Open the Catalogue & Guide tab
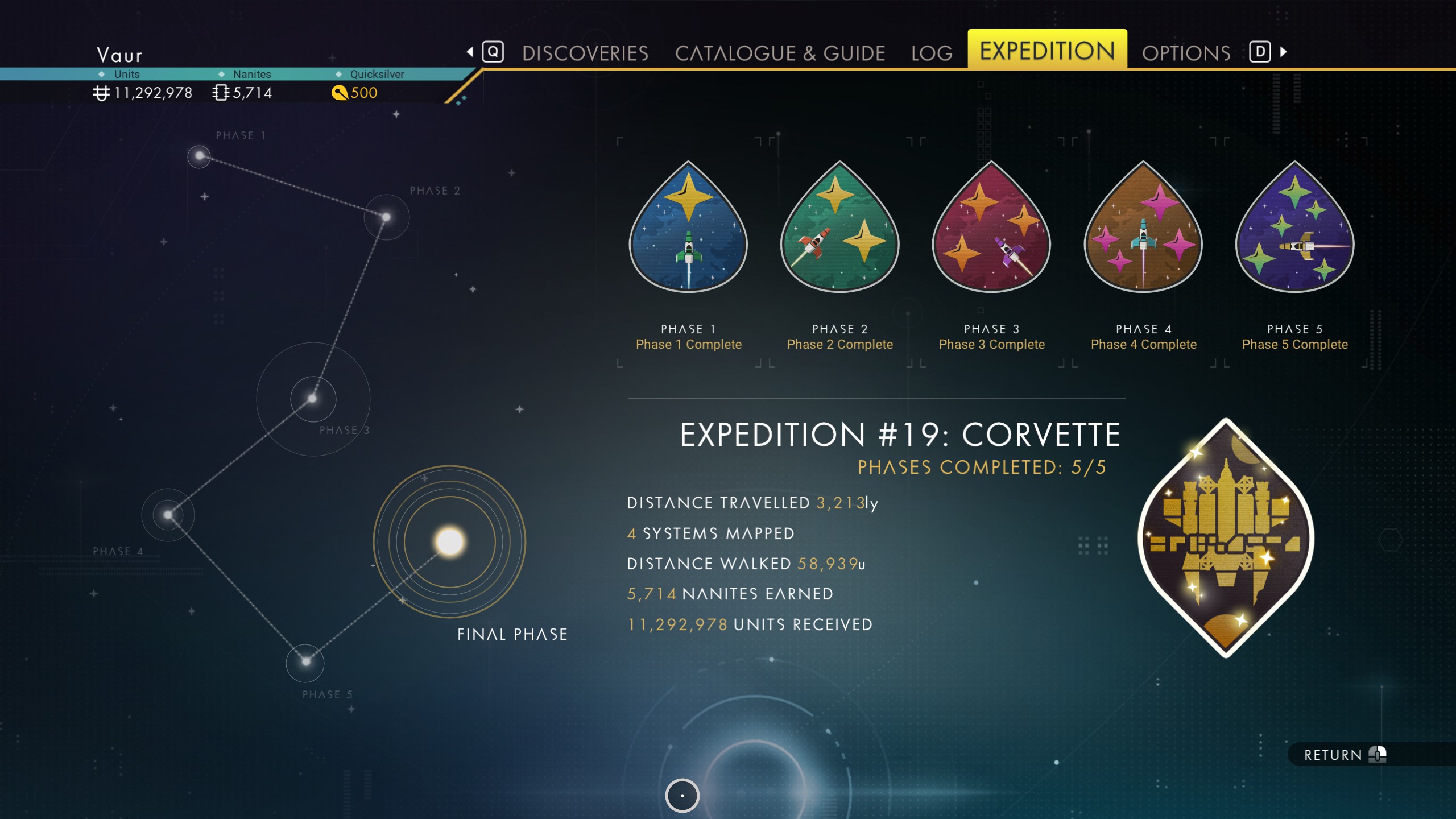The image size is (1456, 819). 780,53
